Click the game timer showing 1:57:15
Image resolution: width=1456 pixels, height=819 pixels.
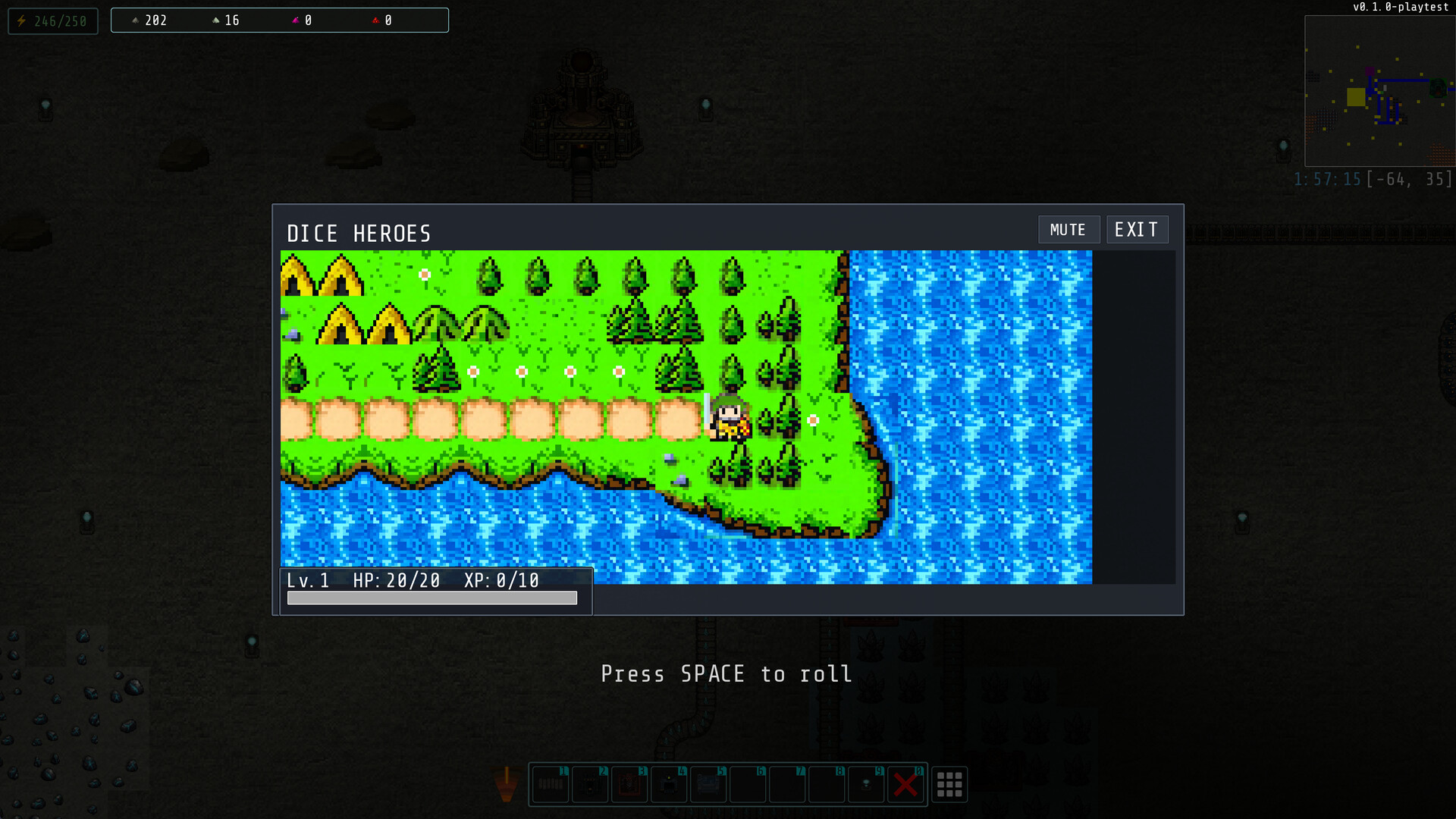(1329, 179)
